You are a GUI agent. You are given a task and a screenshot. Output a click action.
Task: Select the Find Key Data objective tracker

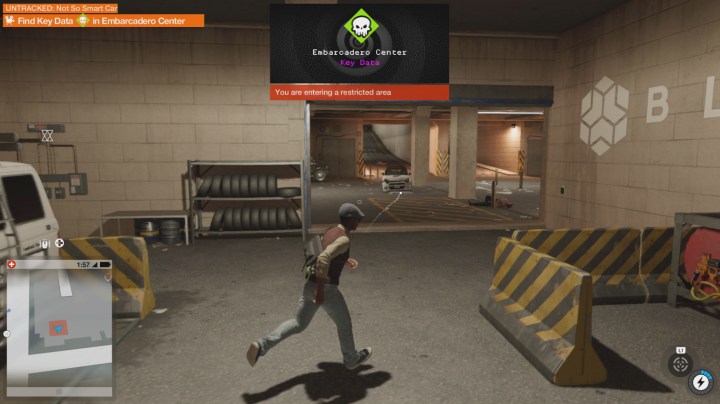102,20
